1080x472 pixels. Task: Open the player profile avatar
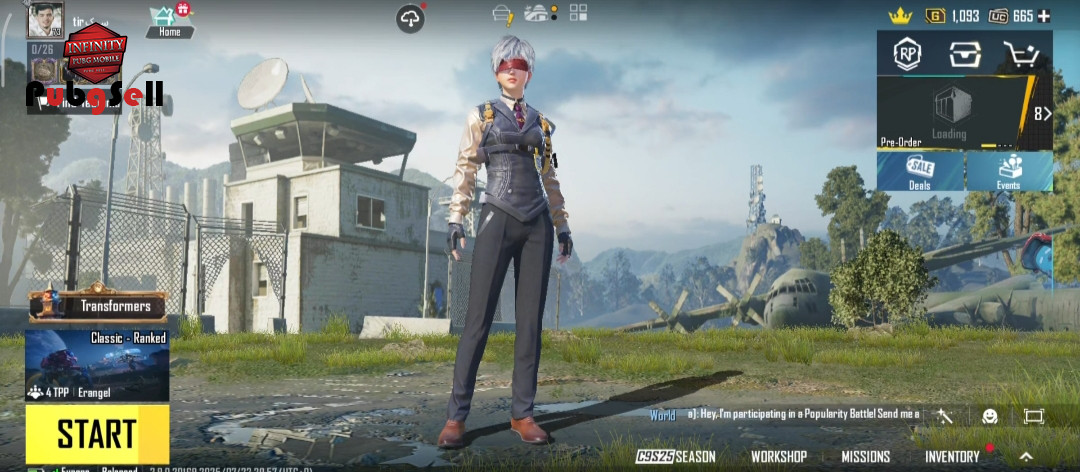click(45, 19)
